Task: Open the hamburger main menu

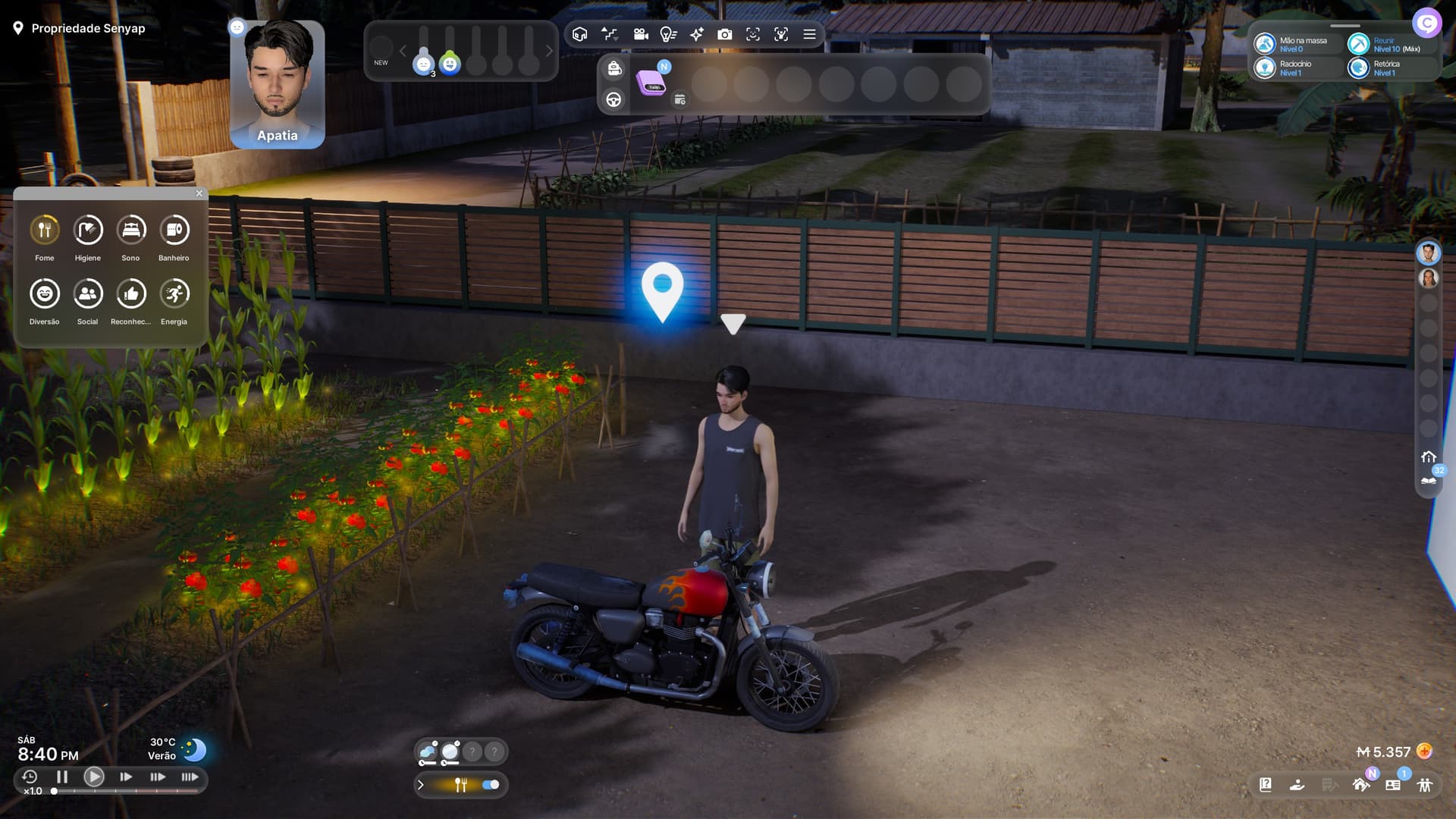Action: 810,34
